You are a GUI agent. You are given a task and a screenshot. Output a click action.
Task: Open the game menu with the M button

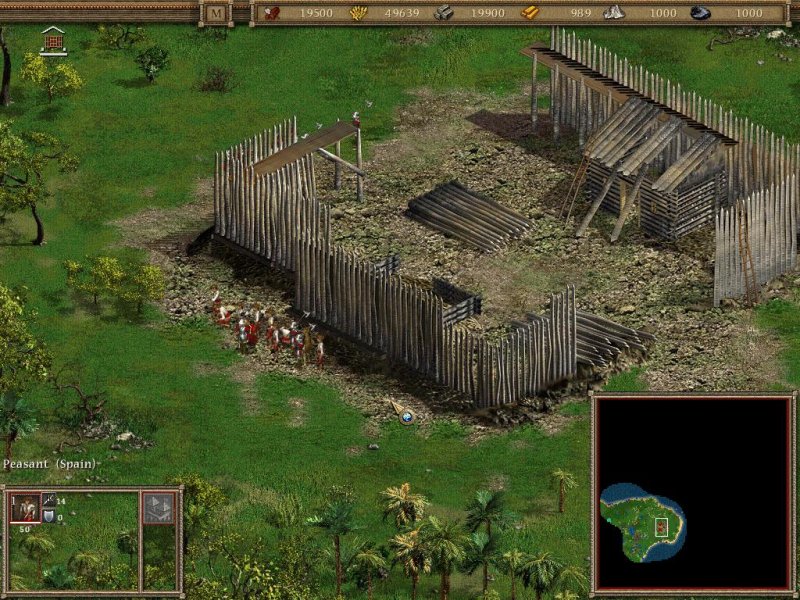point(216,13)
